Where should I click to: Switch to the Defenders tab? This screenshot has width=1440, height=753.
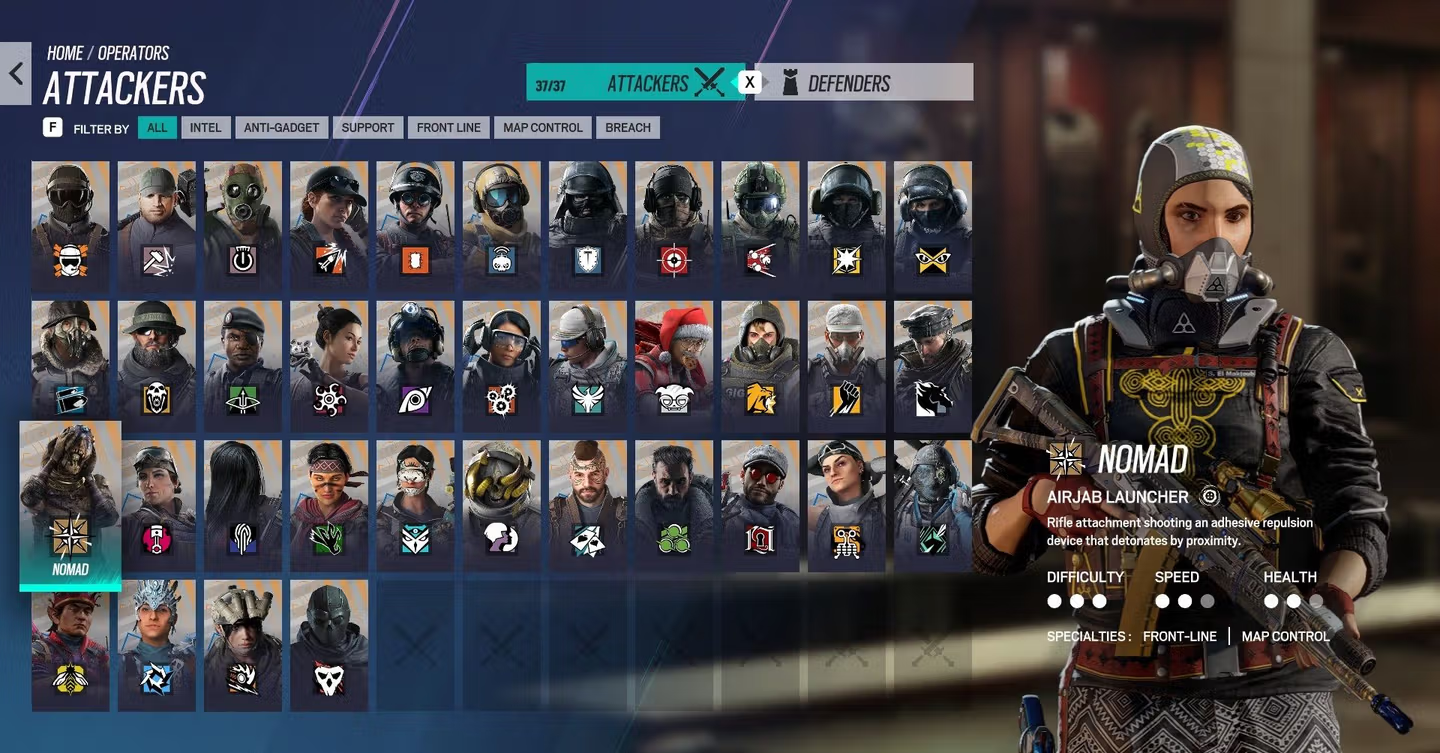tap(862, 83)
